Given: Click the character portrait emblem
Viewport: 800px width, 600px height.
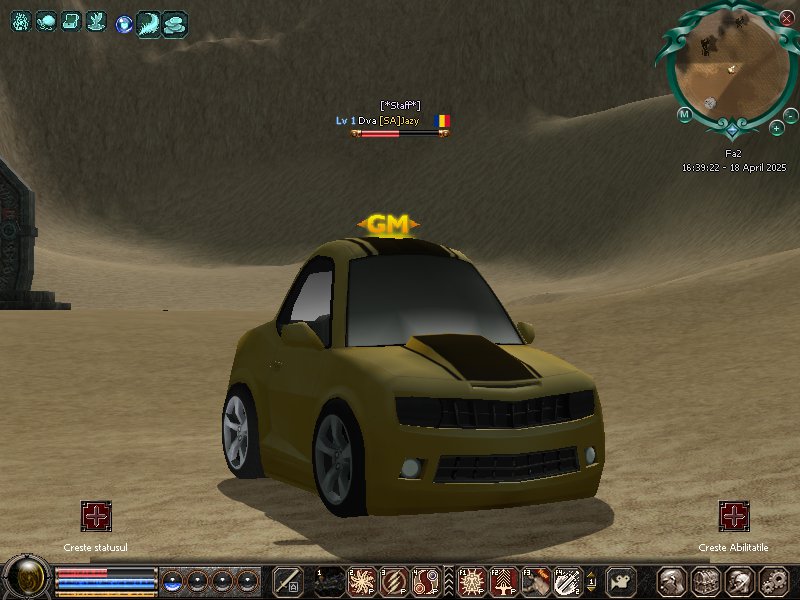Looking at the screenshot, I should tap(26, 577).
